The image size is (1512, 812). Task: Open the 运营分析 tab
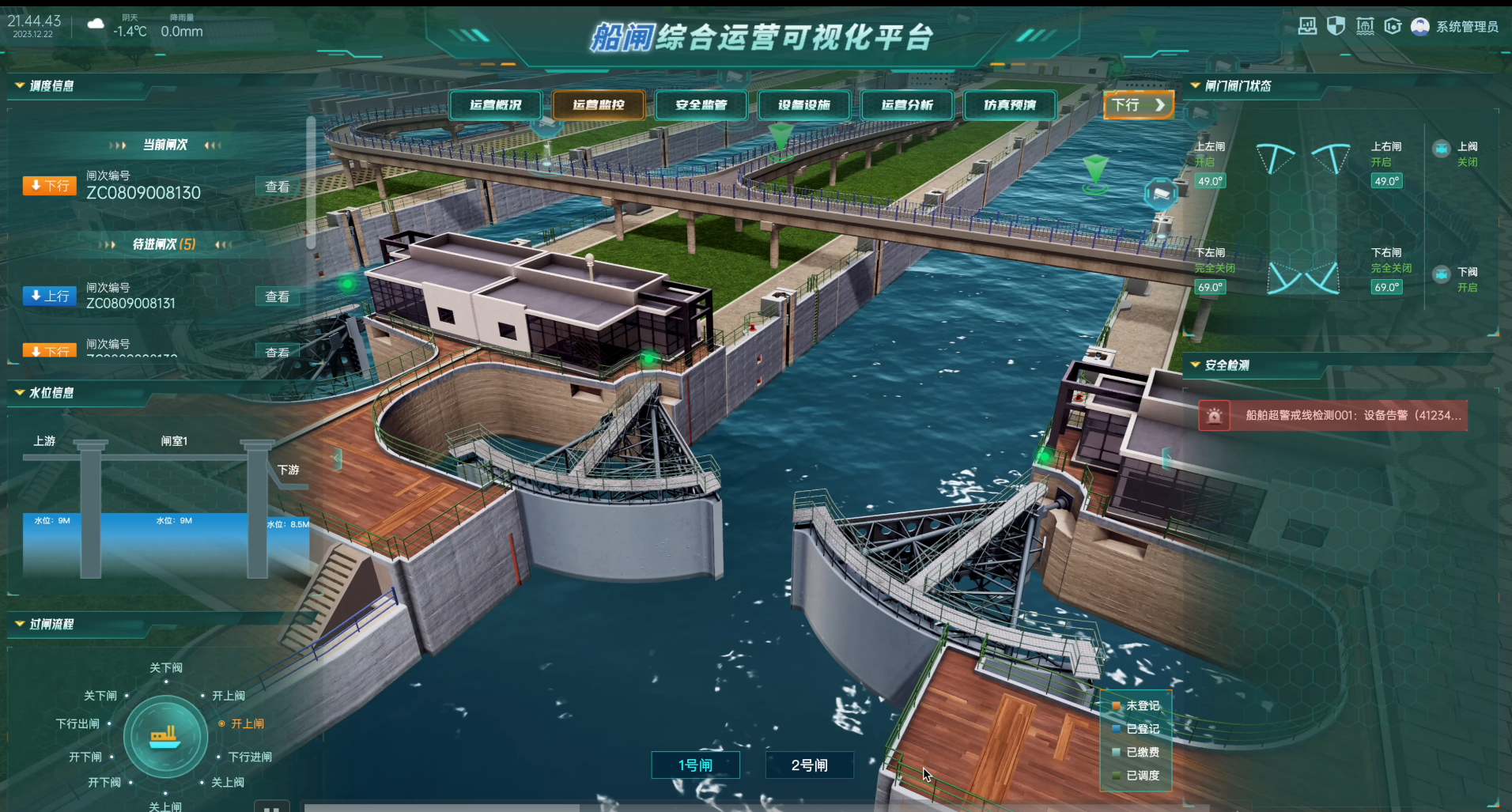pos(906,104)
